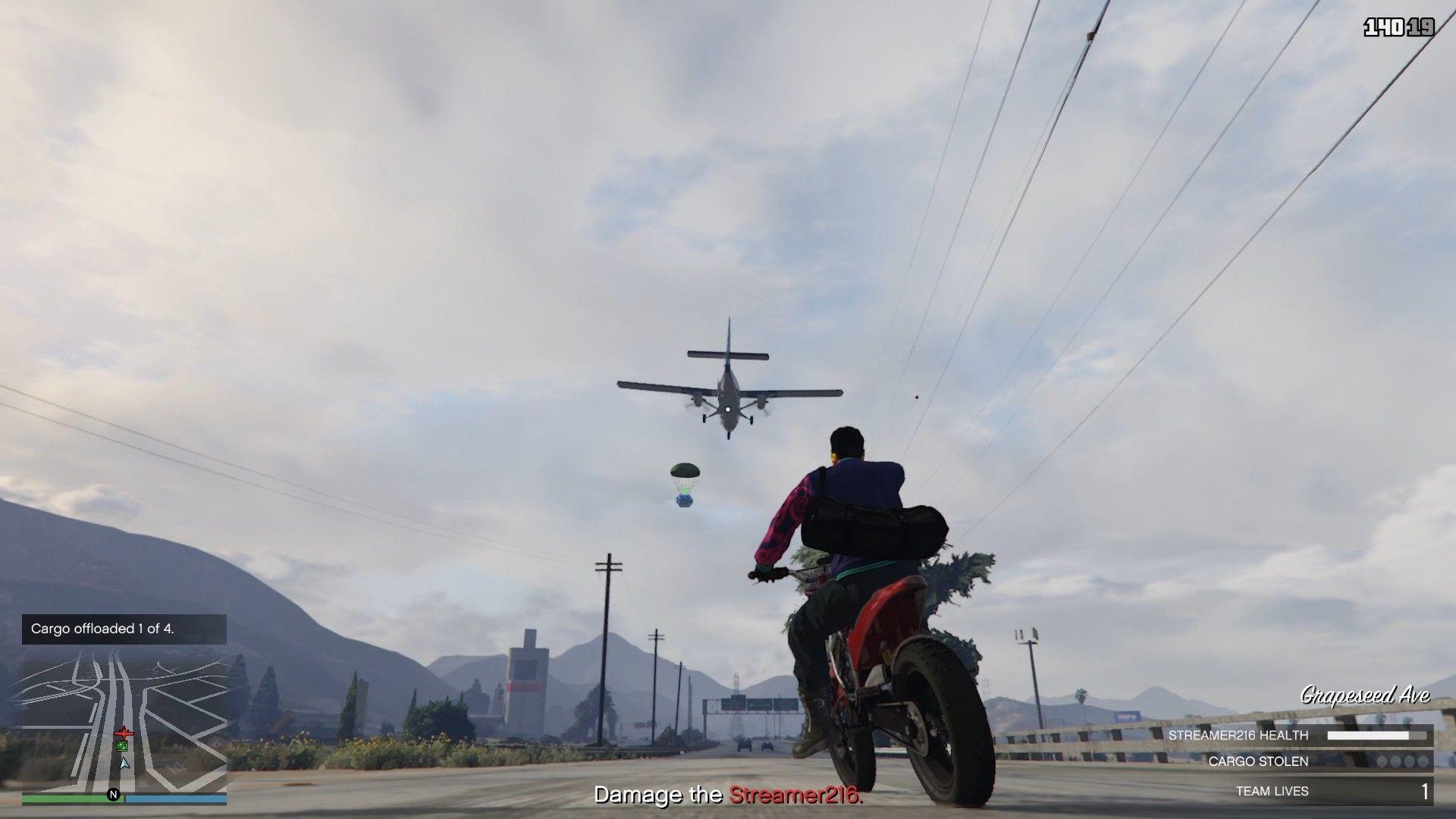The width and height of the screenshot is (1456, 819).
Task: Select the red plane blip on the minimap
Action: click(x=124, y=733)
